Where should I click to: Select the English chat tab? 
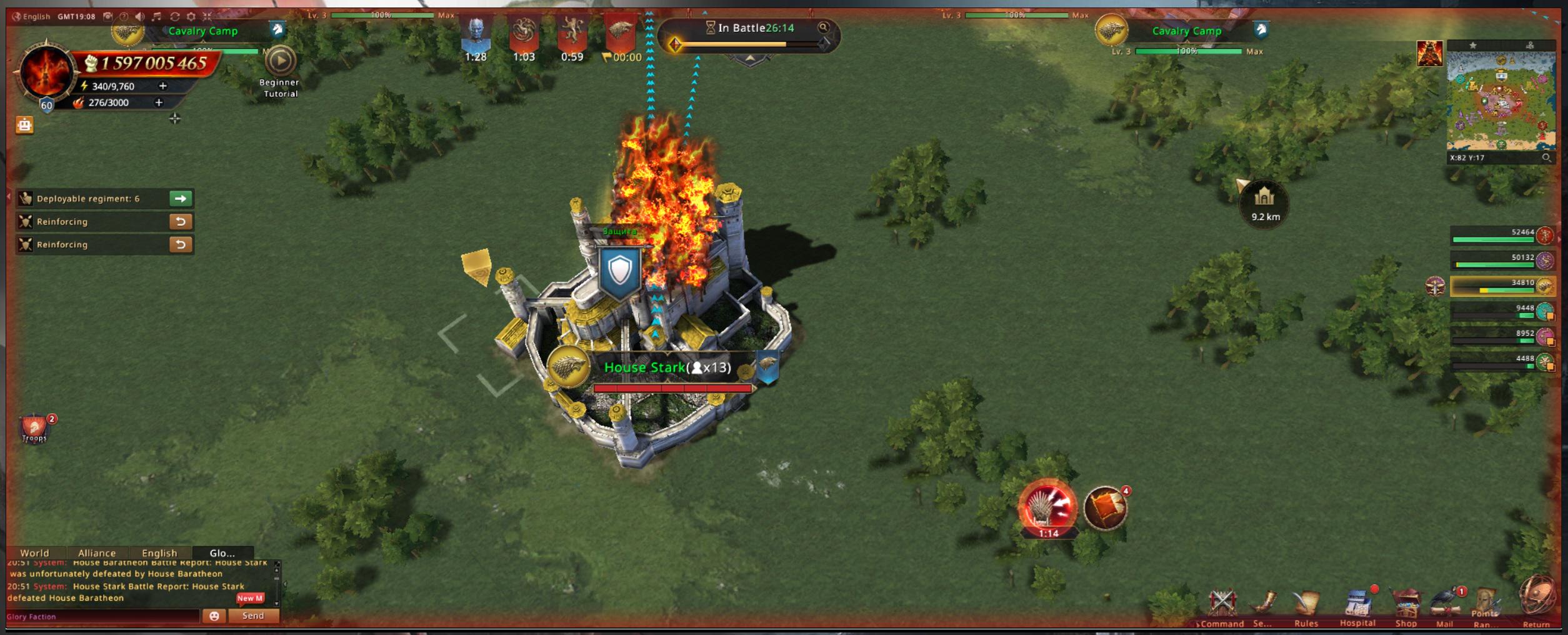pos(159,553)
